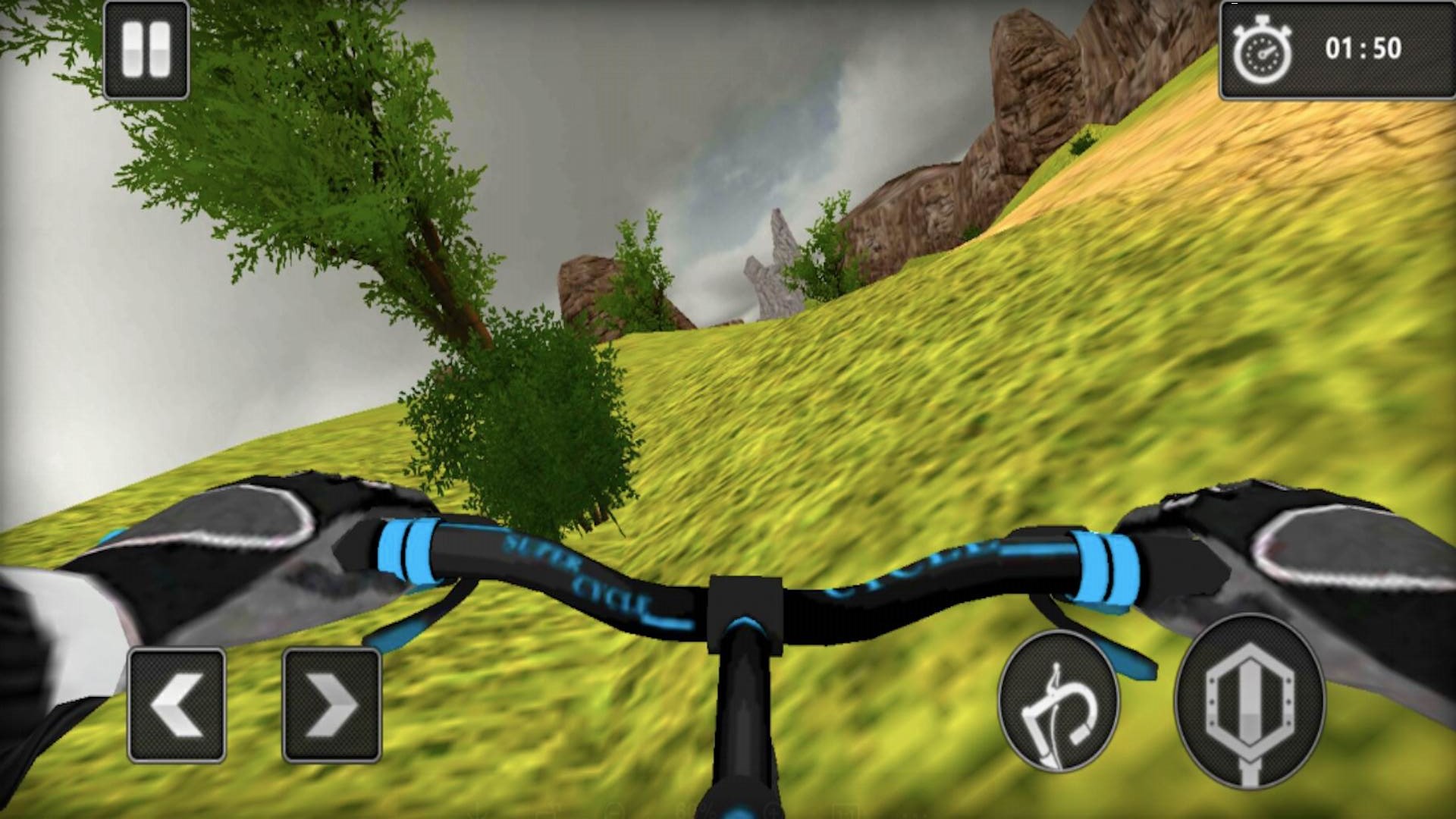Hit the pedal accelerate button
The height and width of the screenshot is (819, 1456).
tap(1249, 700)
